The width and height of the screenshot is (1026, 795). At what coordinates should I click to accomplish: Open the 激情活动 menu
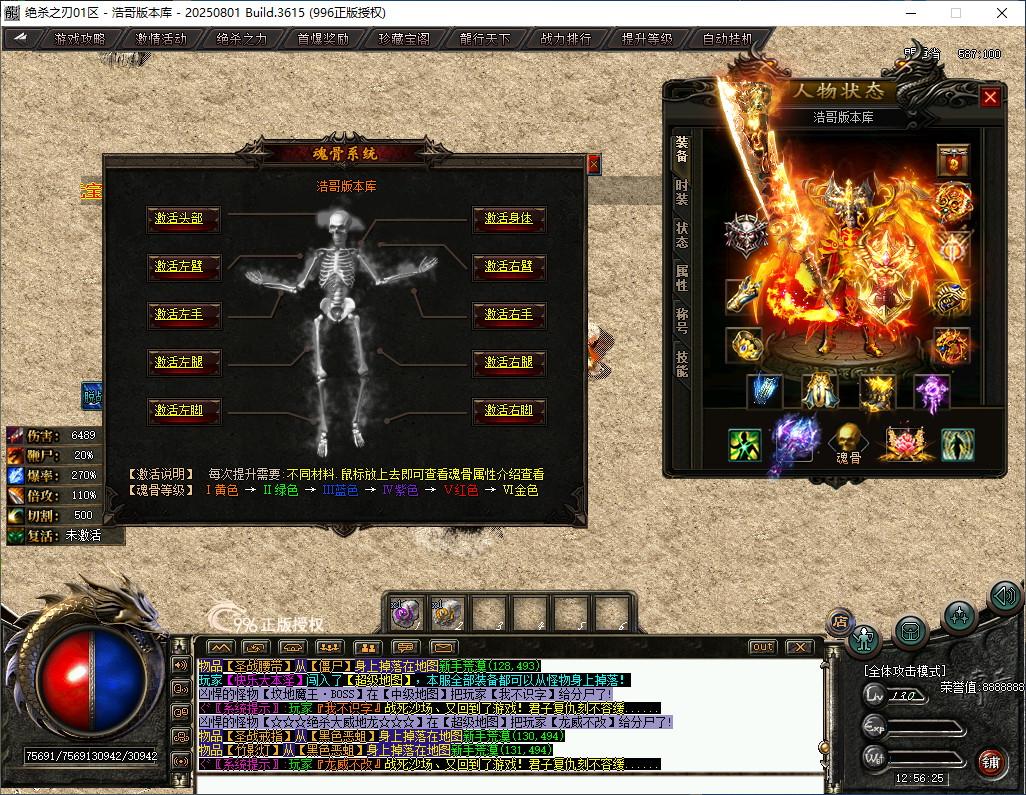[x=161, y=40]
